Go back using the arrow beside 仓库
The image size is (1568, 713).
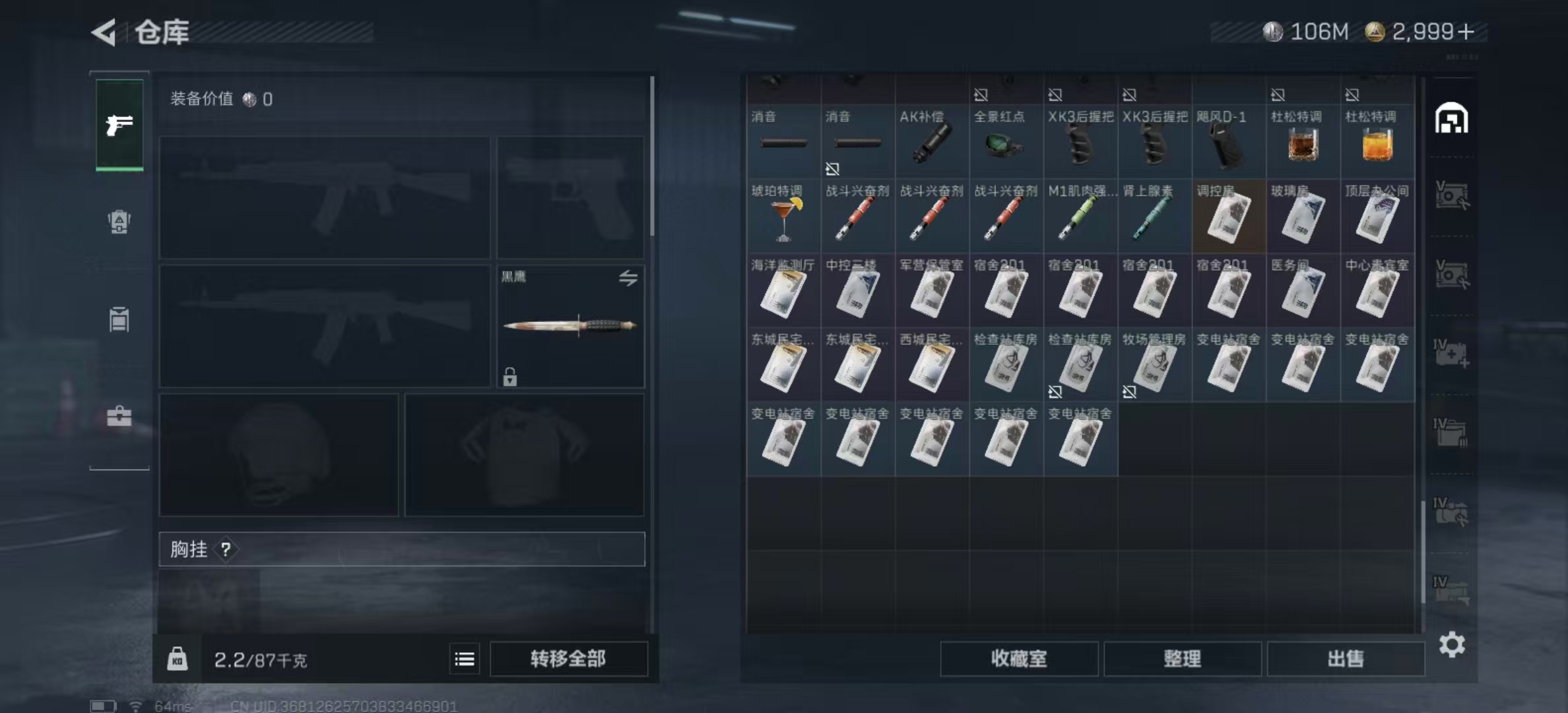pyautogui.click(x=104, y=32)
